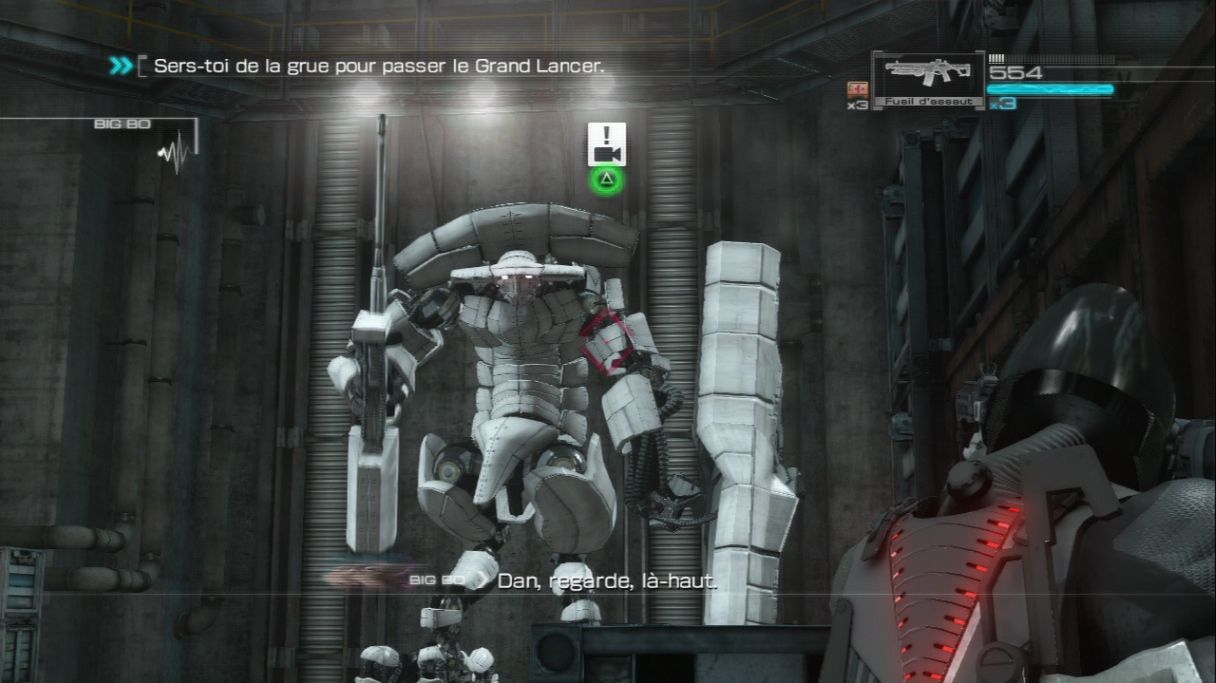Open the crane objective tracker text
The width and height of the screenshot is (1216, 683).
point(379,66)
